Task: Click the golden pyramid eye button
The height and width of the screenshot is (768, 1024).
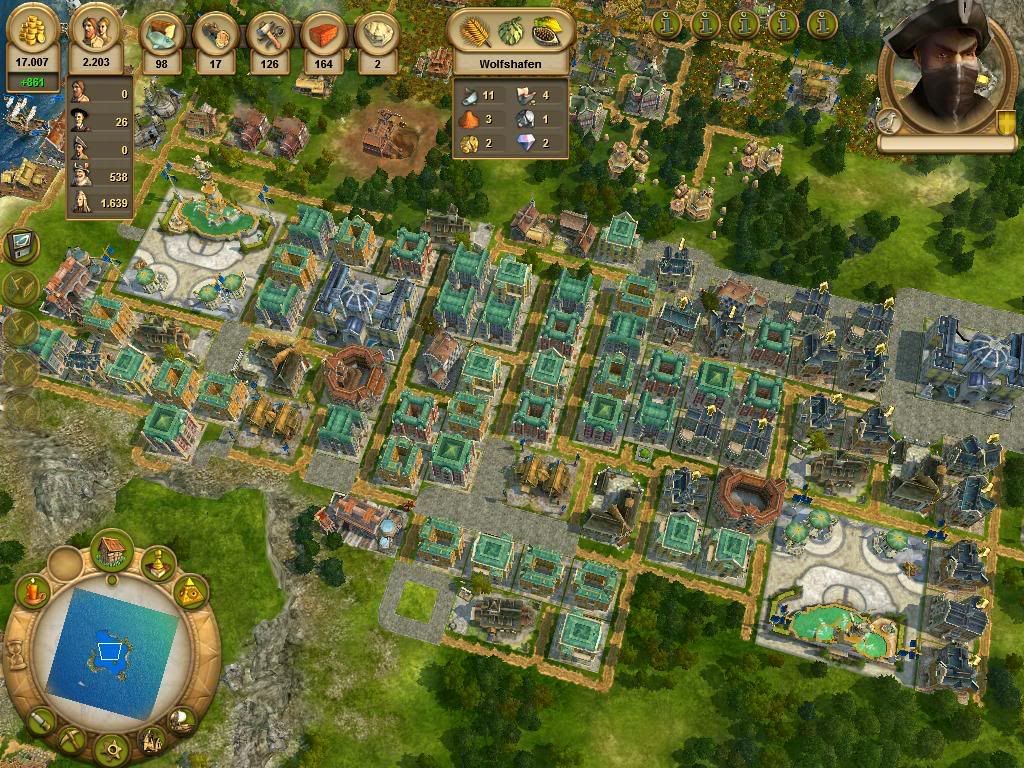Action: (x=189, y=592)
